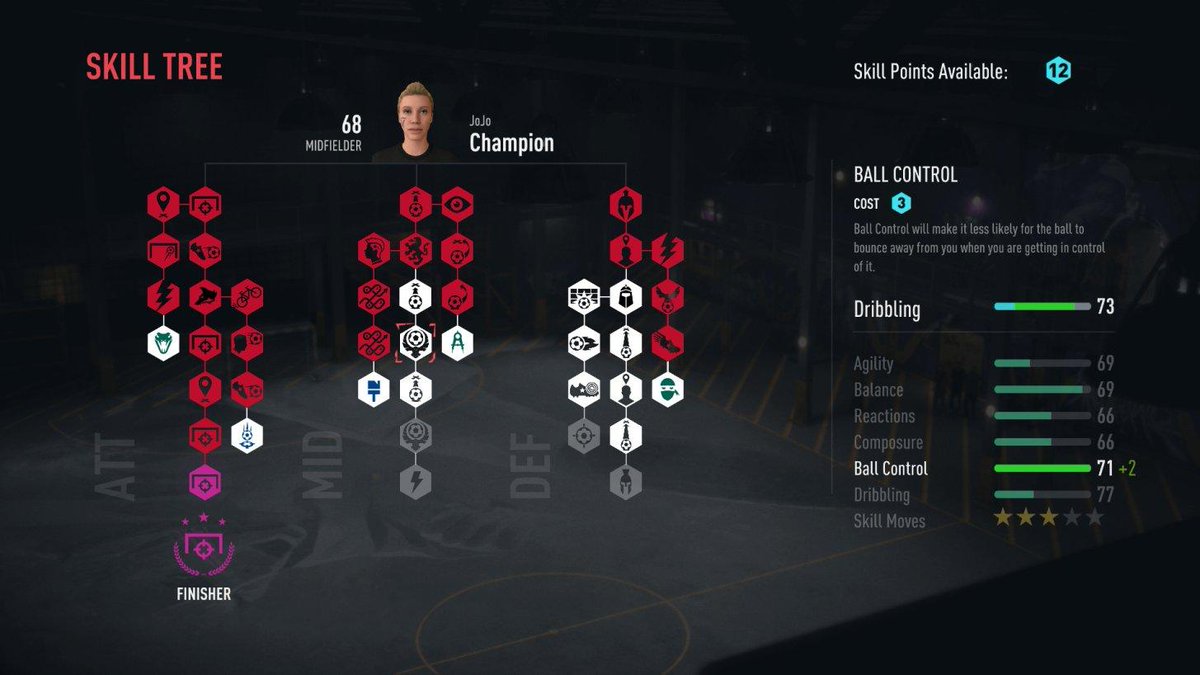This screenshot has width=1200, height=675.
Task: Choose the grey locked lightning bolt node
Action: pyautogui.click(x=415, y=482)
